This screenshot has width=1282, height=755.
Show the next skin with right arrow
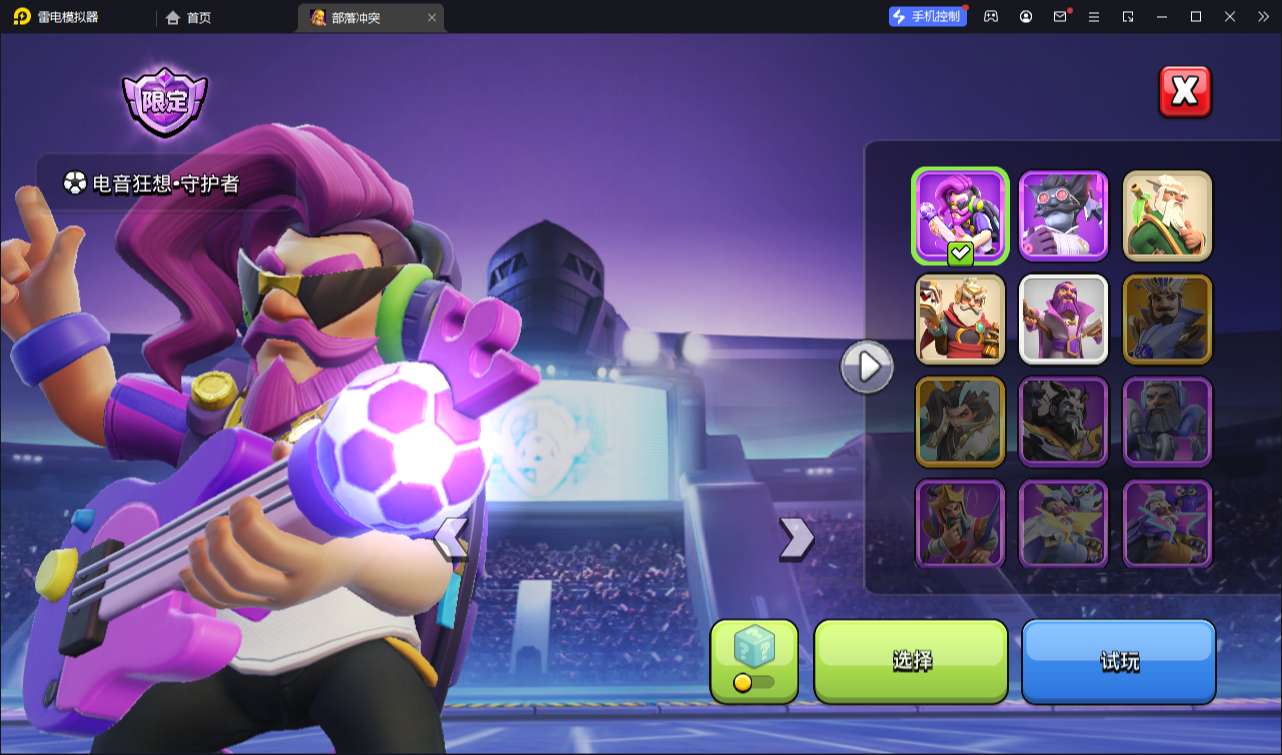796,538
